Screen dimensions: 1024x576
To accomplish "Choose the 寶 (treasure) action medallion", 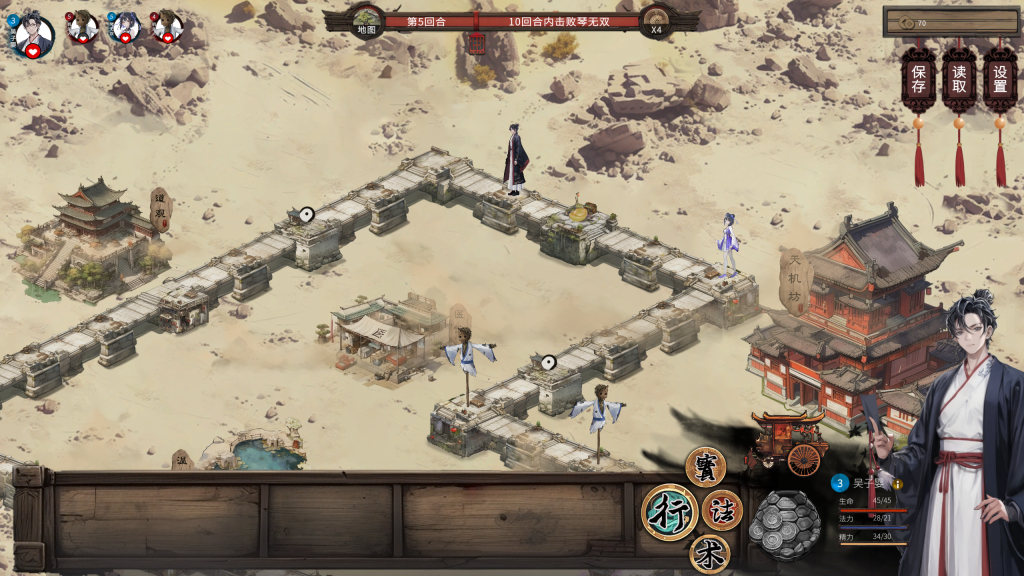I will 705,466.
